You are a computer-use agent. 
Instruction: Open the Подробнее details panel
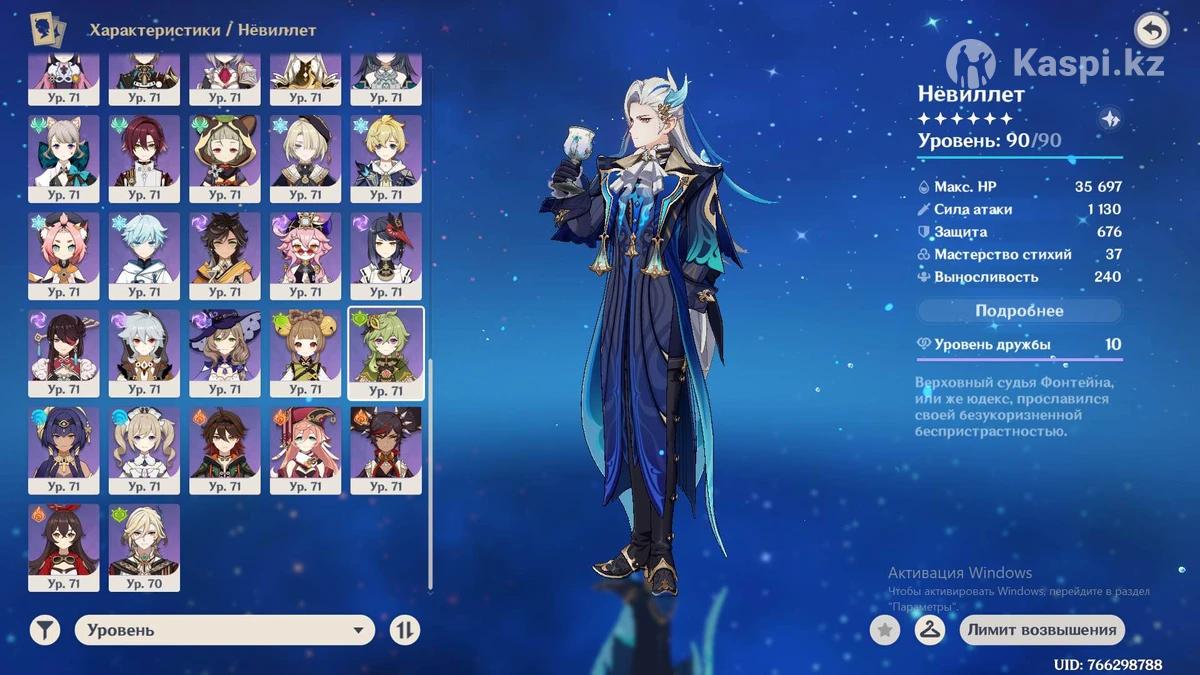click(1019, 311)
